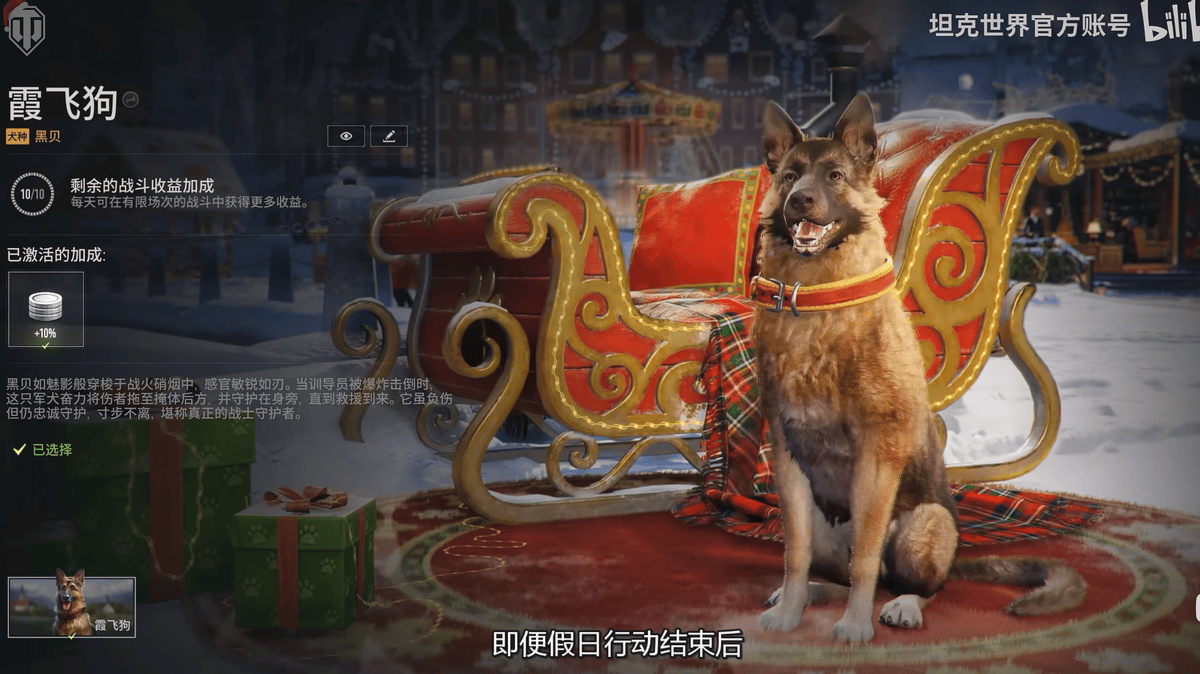Open the pencil rename button
The image size is (1200, 674).
[x=388, y=136]
